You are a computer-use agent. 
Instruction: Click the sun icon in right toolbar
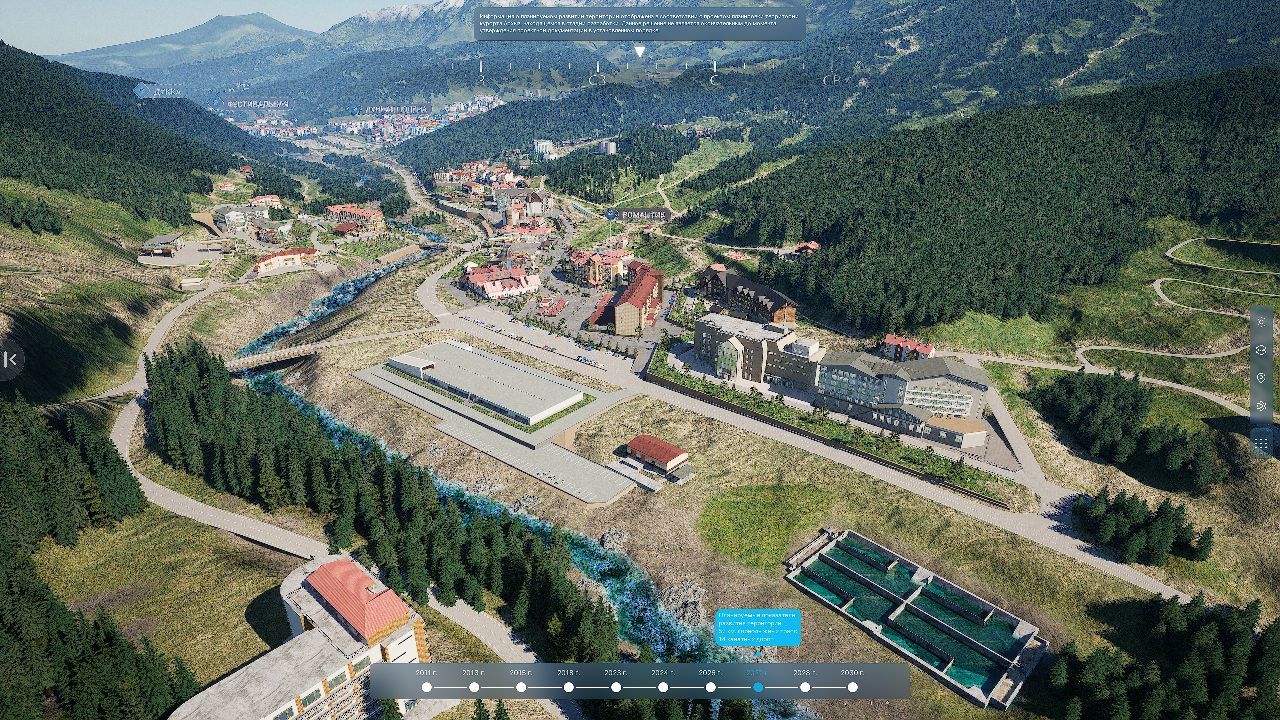(x=1261, y=322)
